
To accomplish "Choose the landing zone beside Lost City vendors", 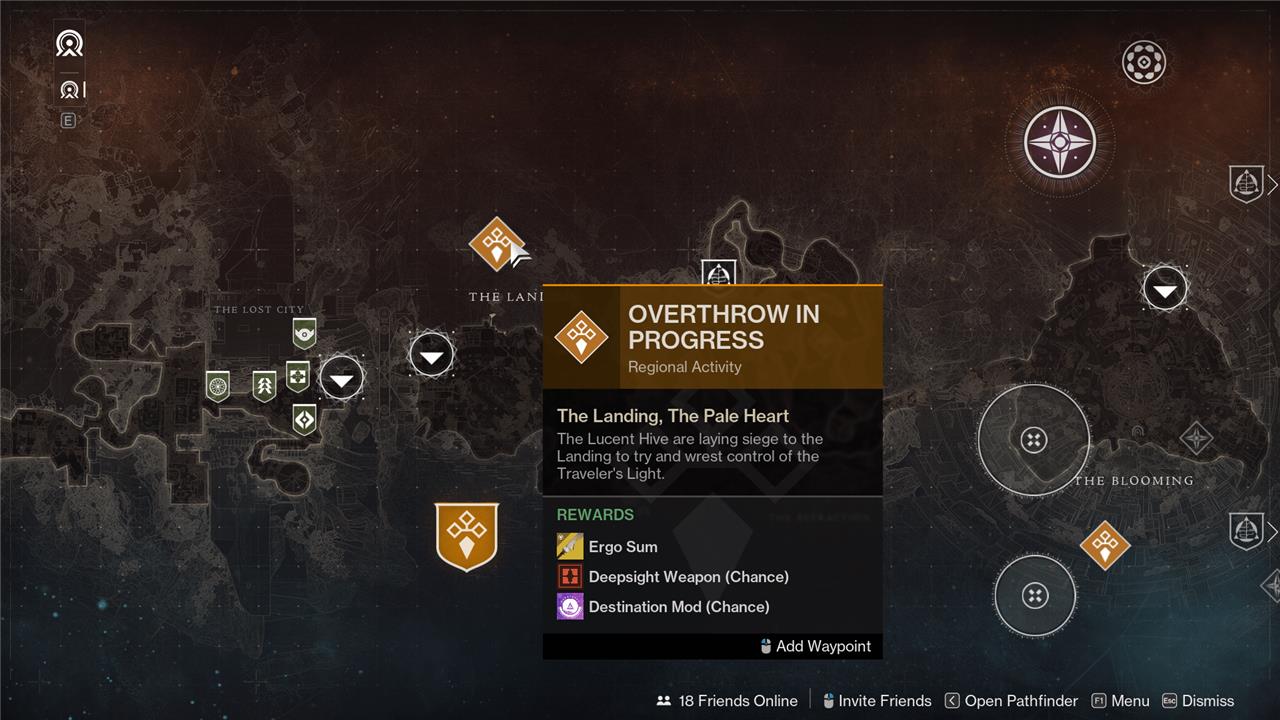I will [342, 379].
